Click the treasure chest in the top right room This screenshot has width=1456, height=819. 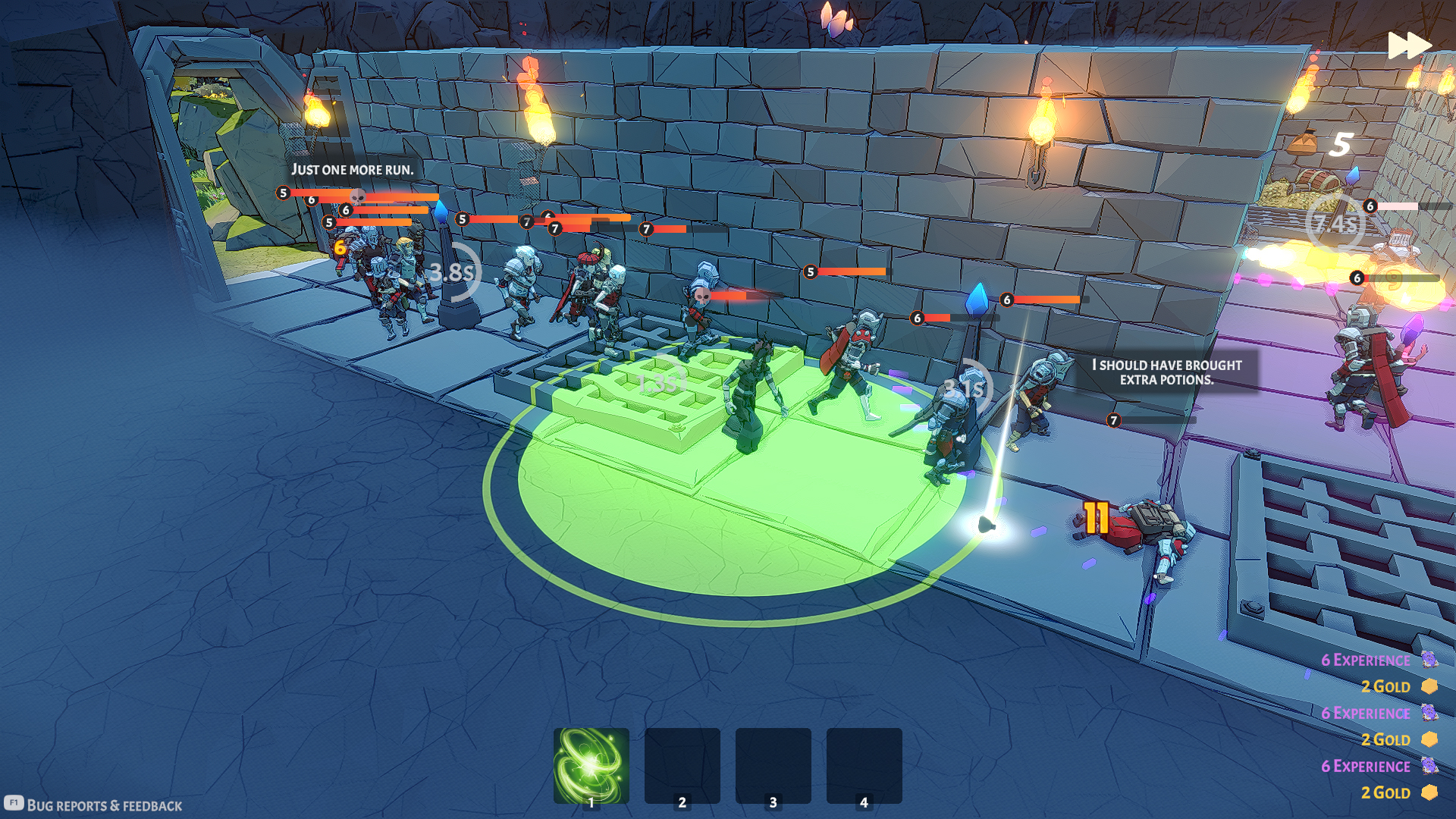point(1314,181)
